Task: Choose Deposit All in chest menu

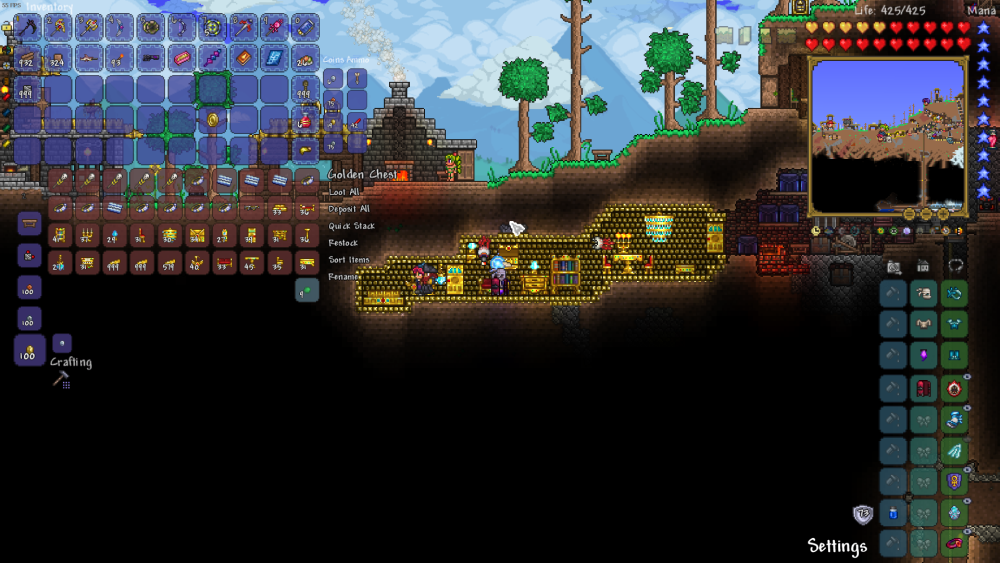Action: point(349,209)
